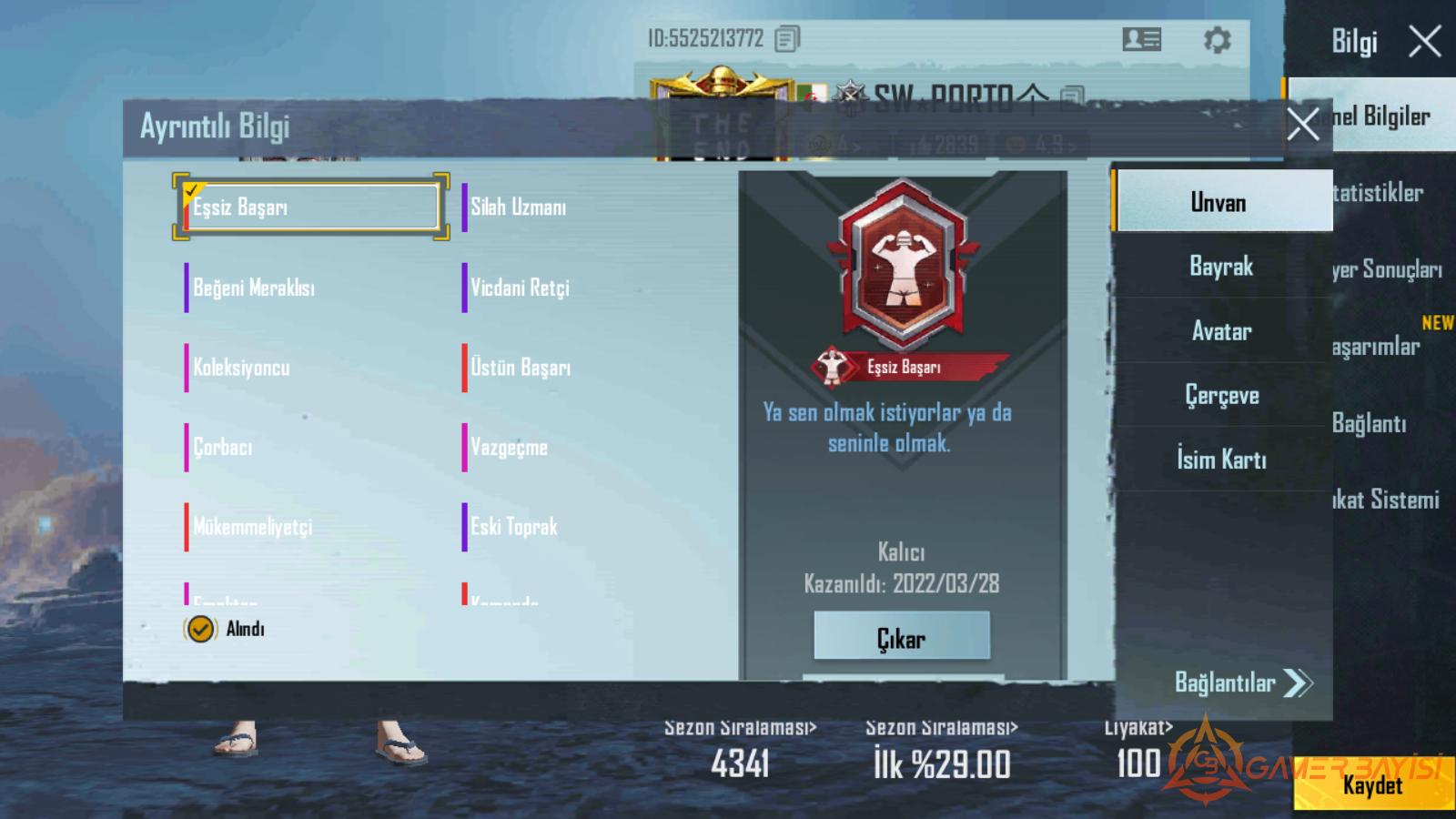Open the Avatar tab

1221,331
